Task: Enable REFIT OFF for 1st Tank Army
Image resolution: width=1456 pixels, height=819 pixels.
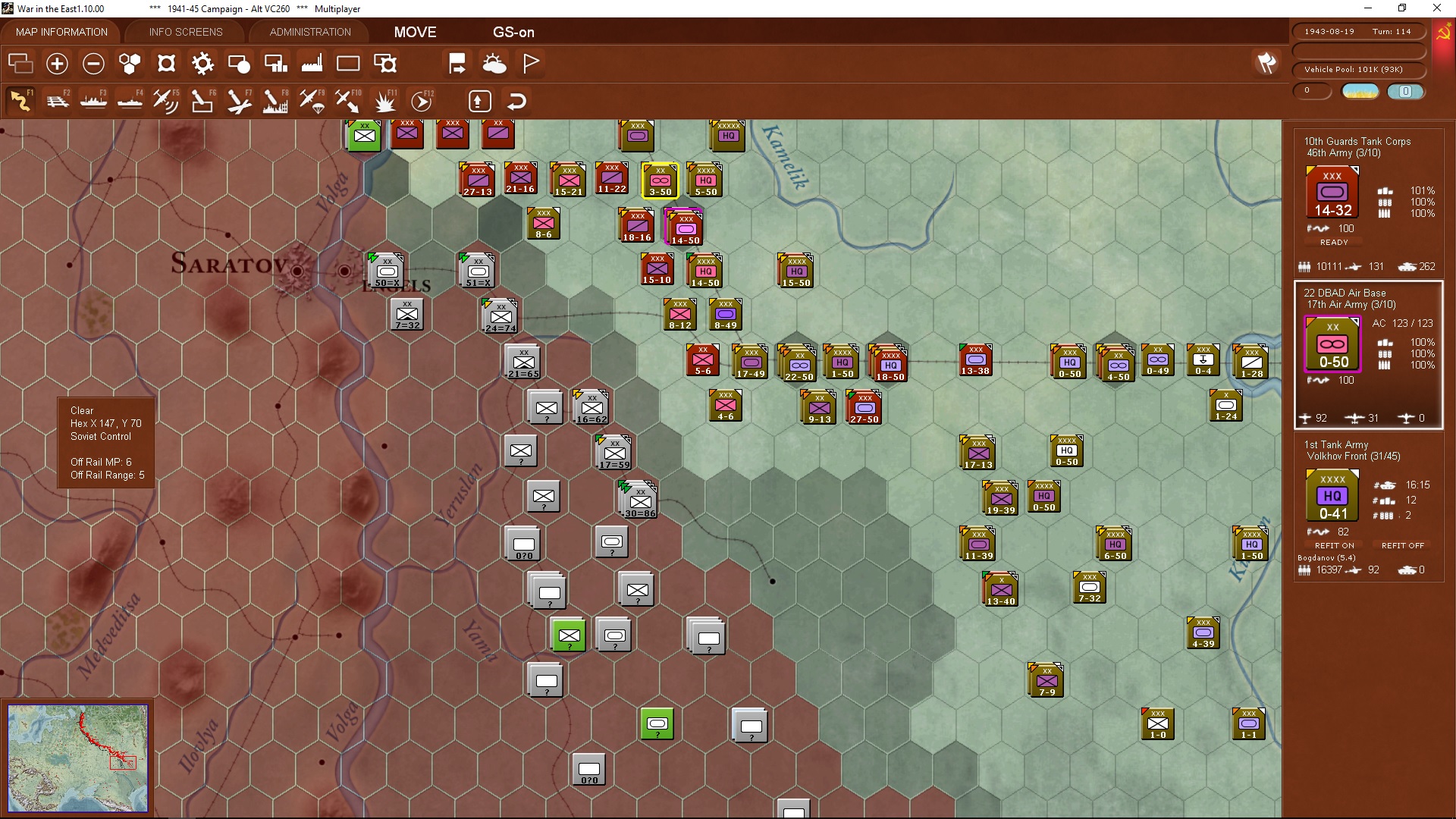Action: click(1401, 544)
